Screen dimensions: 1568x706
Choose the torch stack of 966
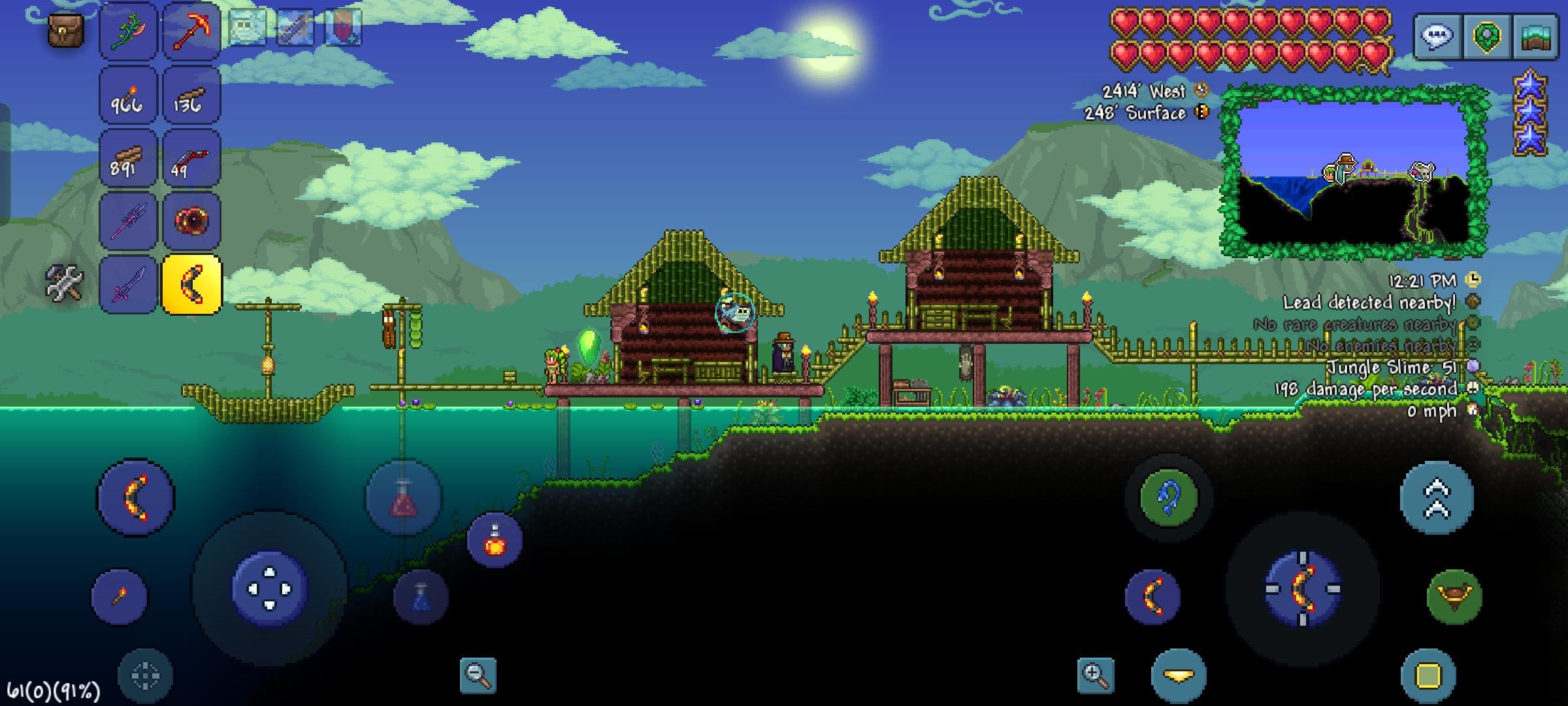coord(128,95)
